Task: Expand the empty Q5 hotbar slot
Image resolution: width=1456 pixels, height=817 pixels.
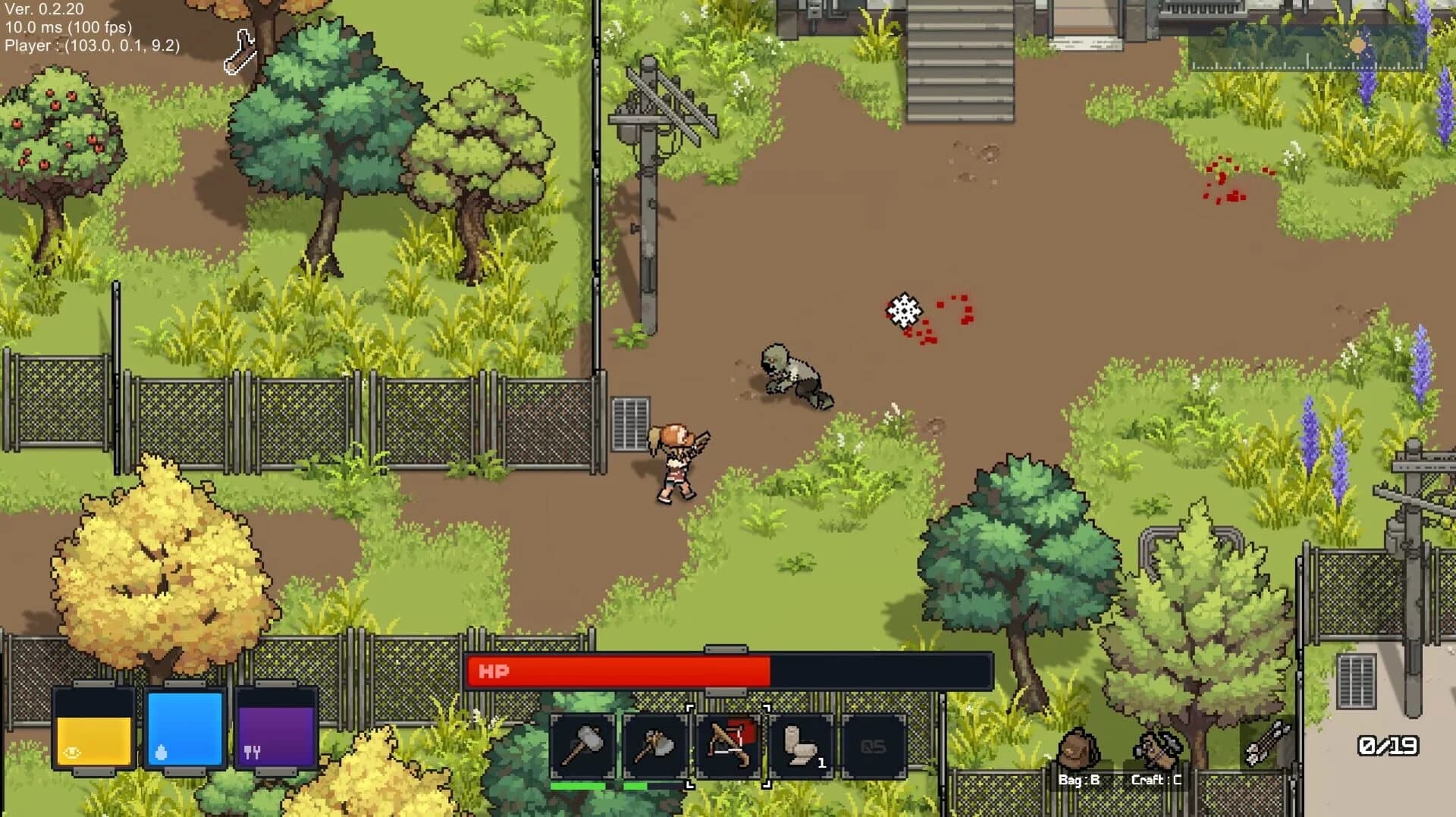Action: (x=876, y=747)
